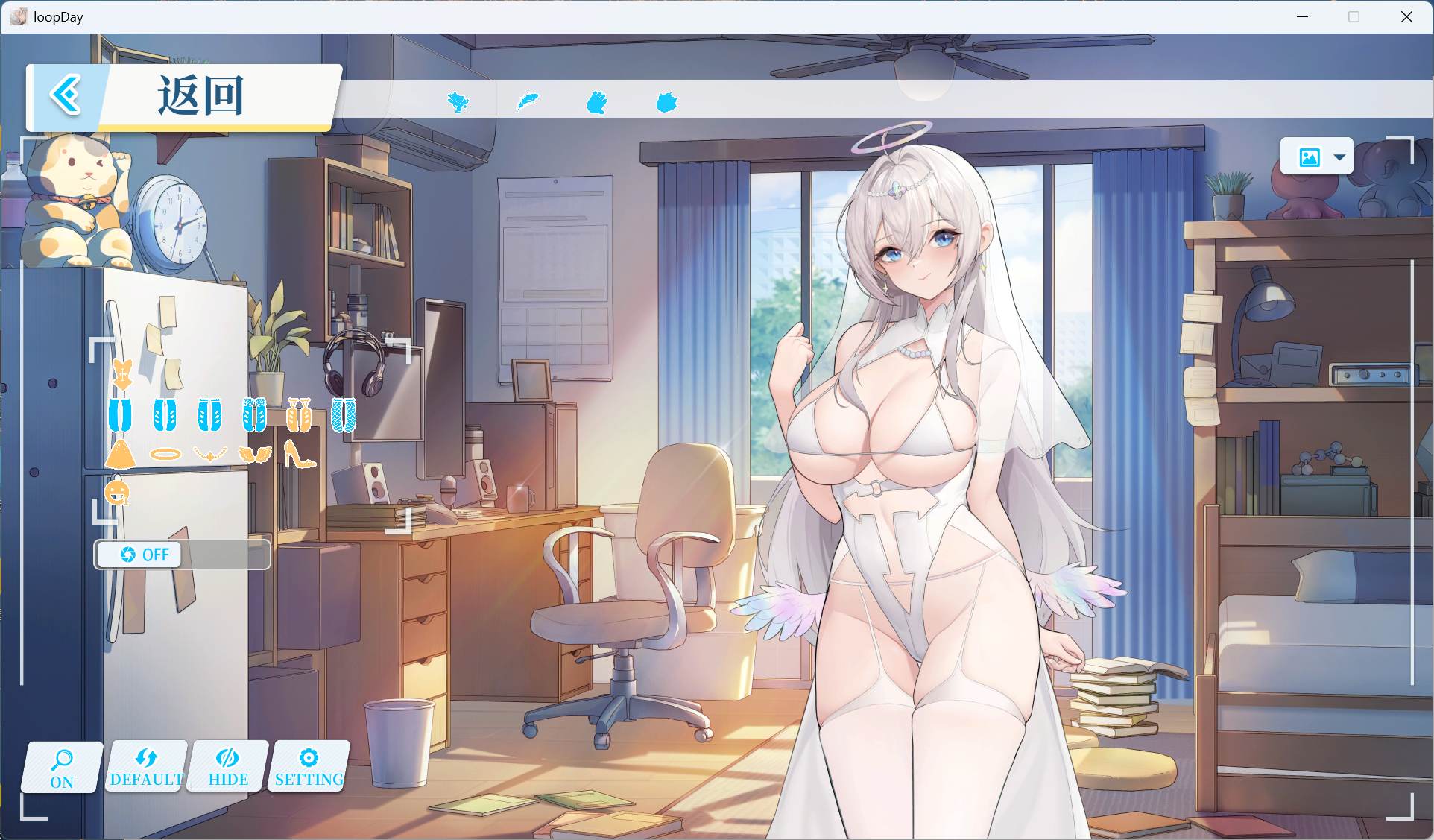The image size is (1434, 840).
Task: Hide the interface with HIDE button
Action: 228,768
